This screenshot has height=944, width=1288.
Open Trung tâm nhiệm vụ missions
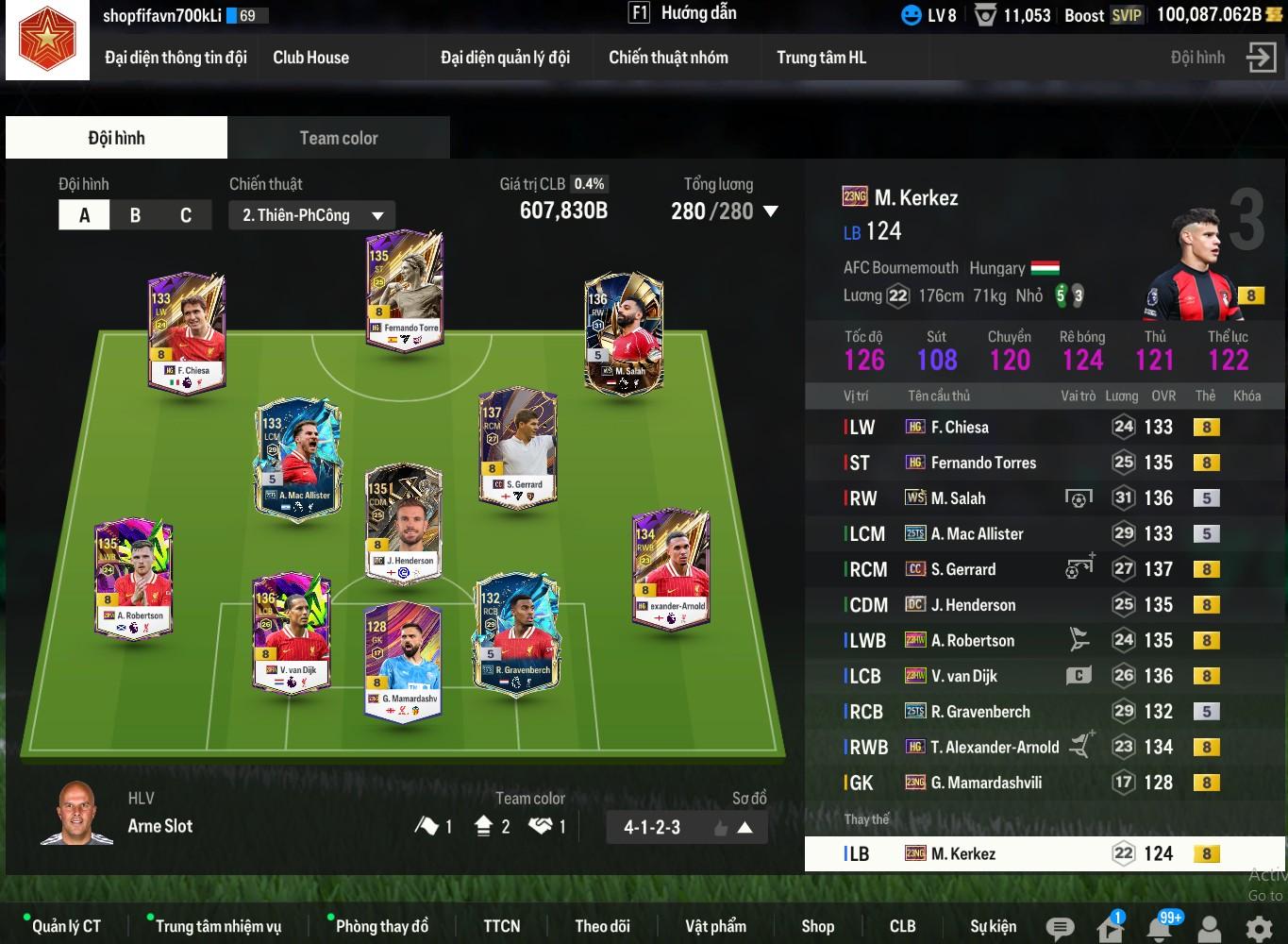pyautogui.click(x=218, y=926)
